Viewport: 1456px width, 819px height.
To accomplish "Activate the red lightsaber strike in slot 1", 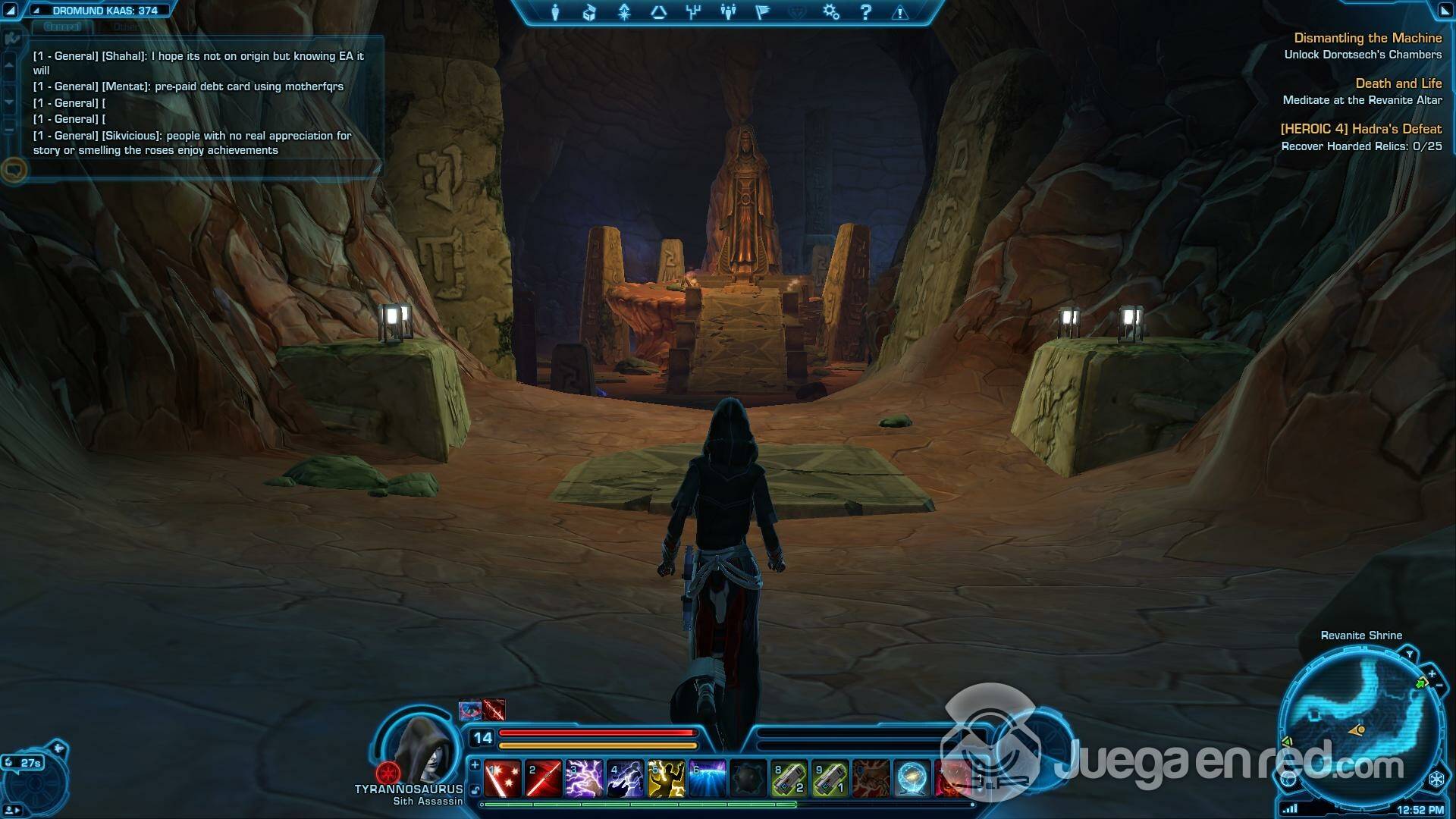I will pyautogui.click(x=502, y=779).
